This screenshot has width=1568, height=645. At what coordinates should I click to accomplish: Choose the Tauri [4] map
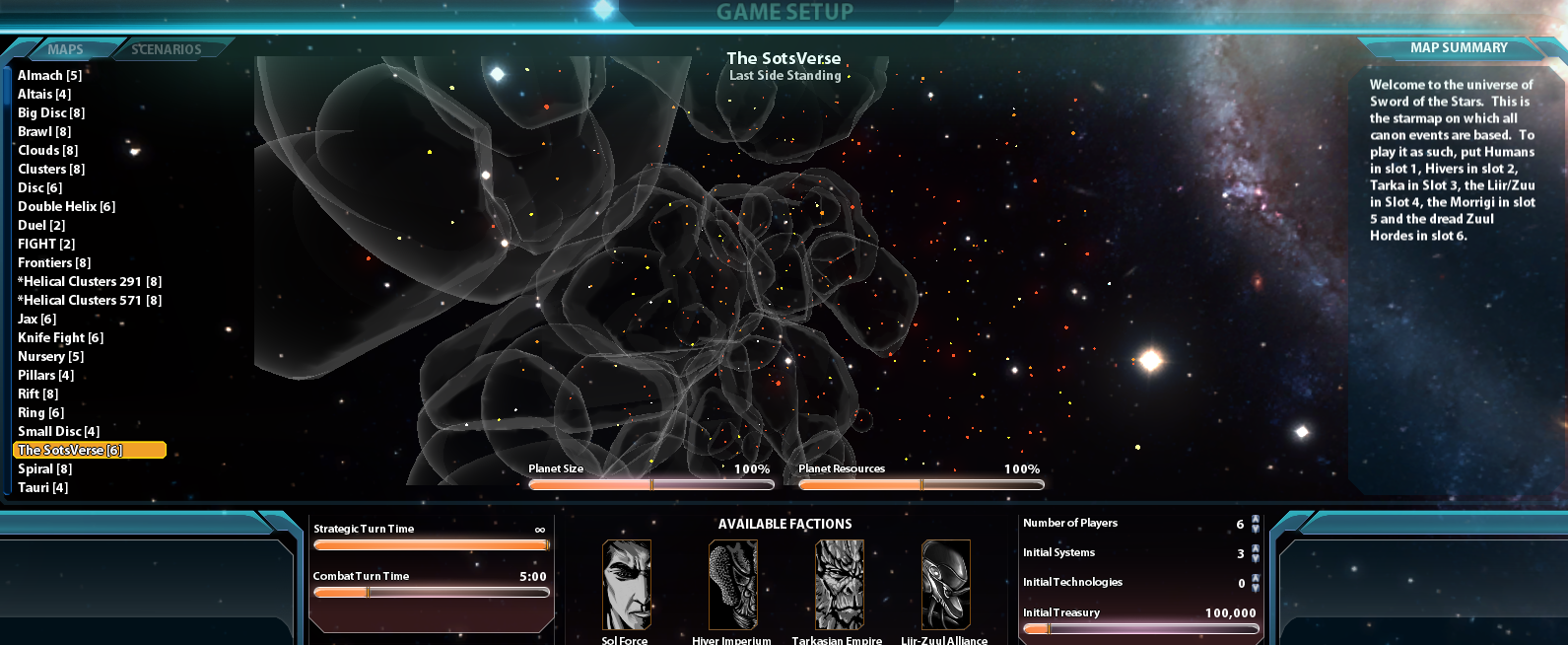point(42,487)
